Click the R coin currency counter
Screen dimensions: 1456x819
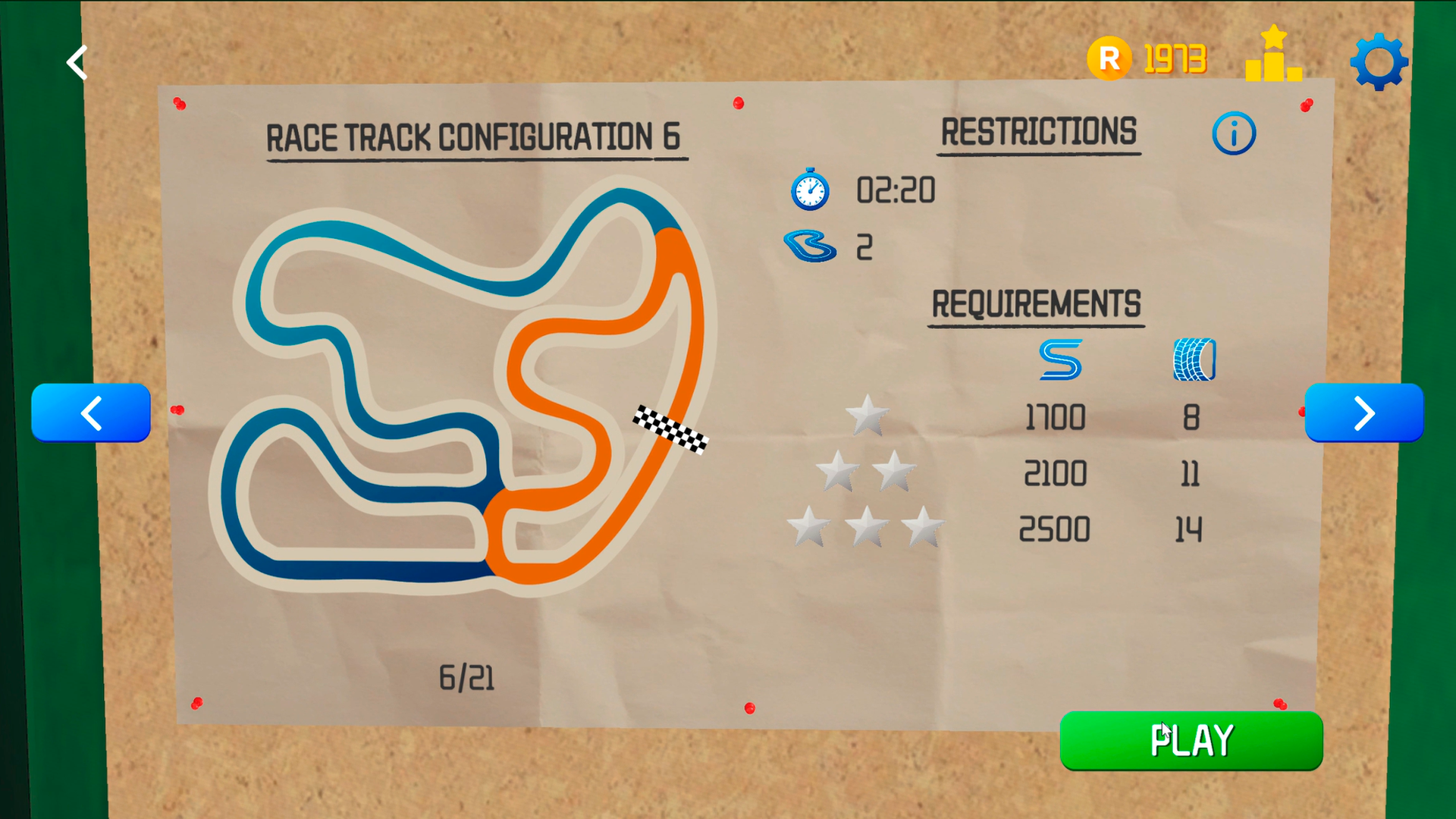tap(1145, 57)
